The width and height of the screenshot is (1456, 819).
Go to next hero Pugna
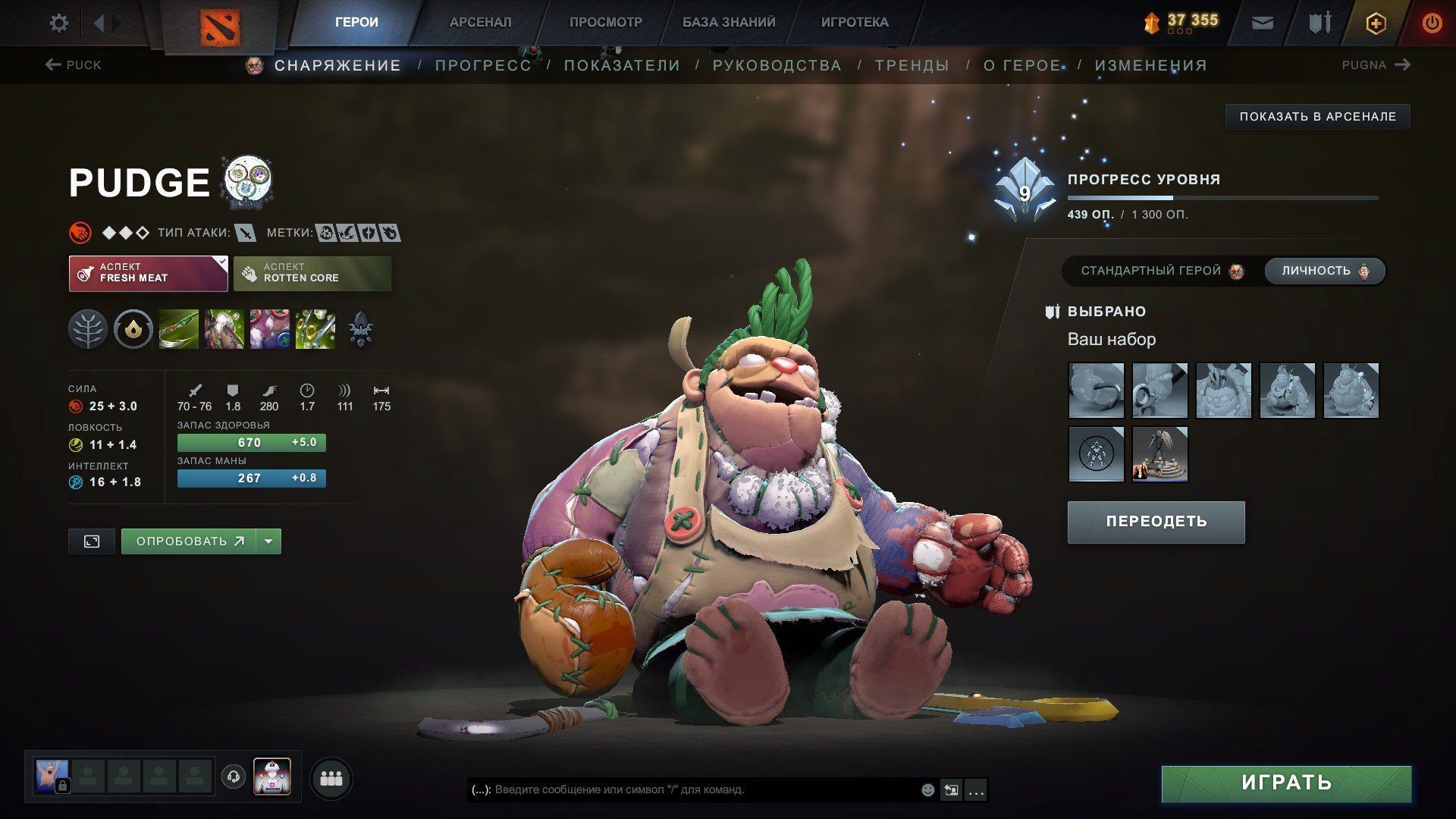[x=1375, y=65]
